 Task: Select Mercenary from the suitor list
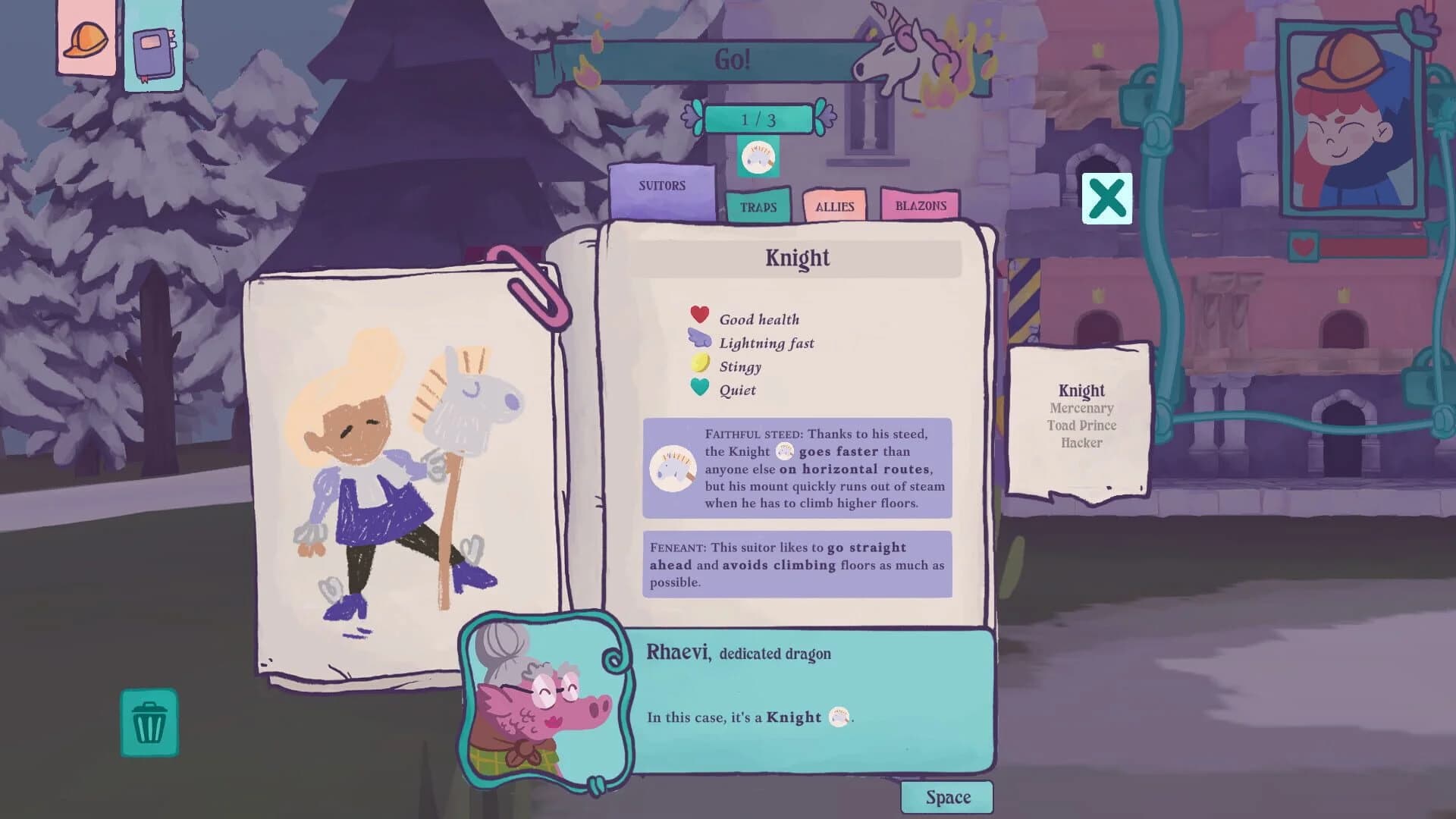(x=1081, y=408)
